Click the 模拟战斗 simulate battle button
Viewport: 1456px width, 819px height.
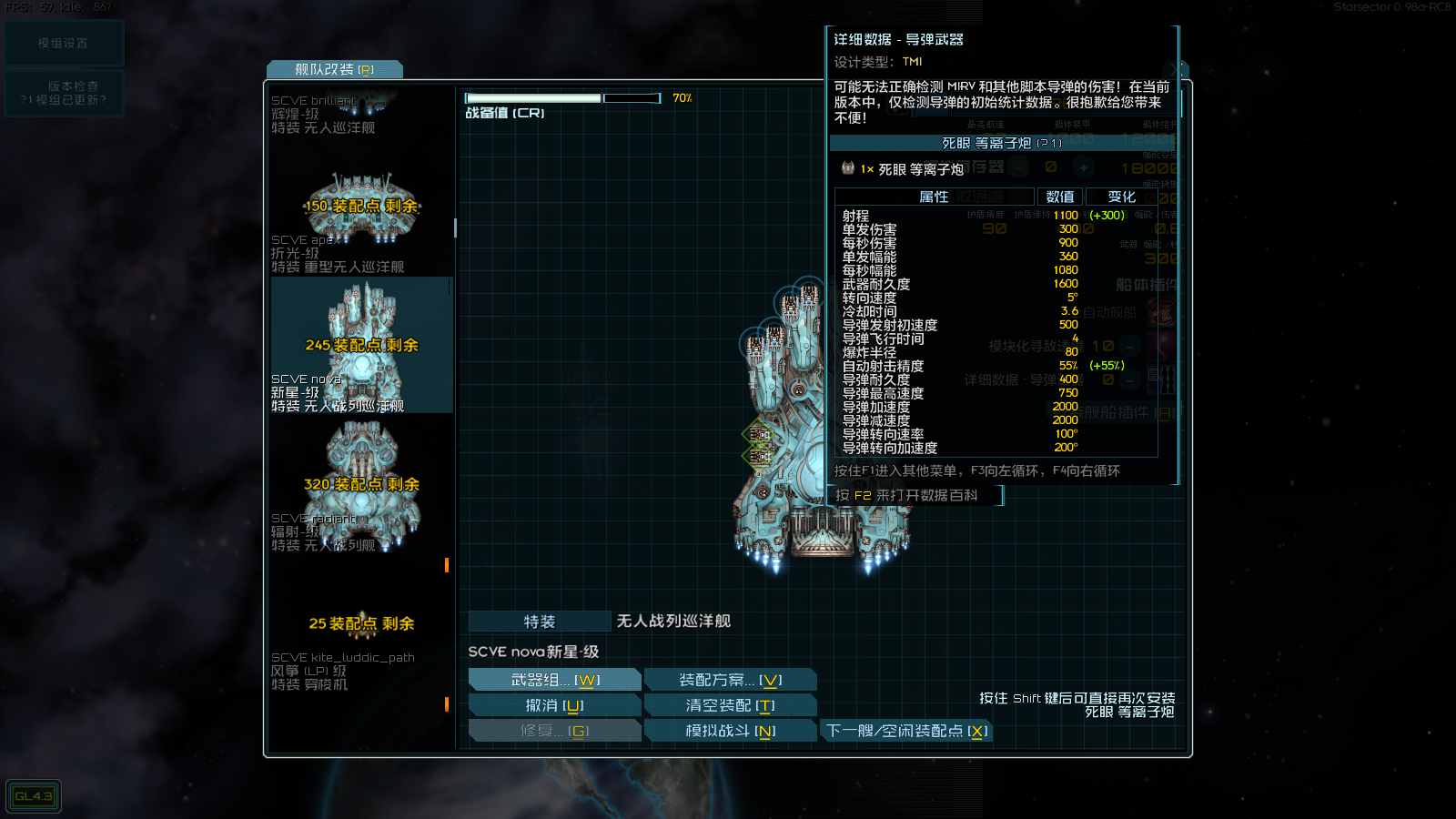tap(729, 730)
